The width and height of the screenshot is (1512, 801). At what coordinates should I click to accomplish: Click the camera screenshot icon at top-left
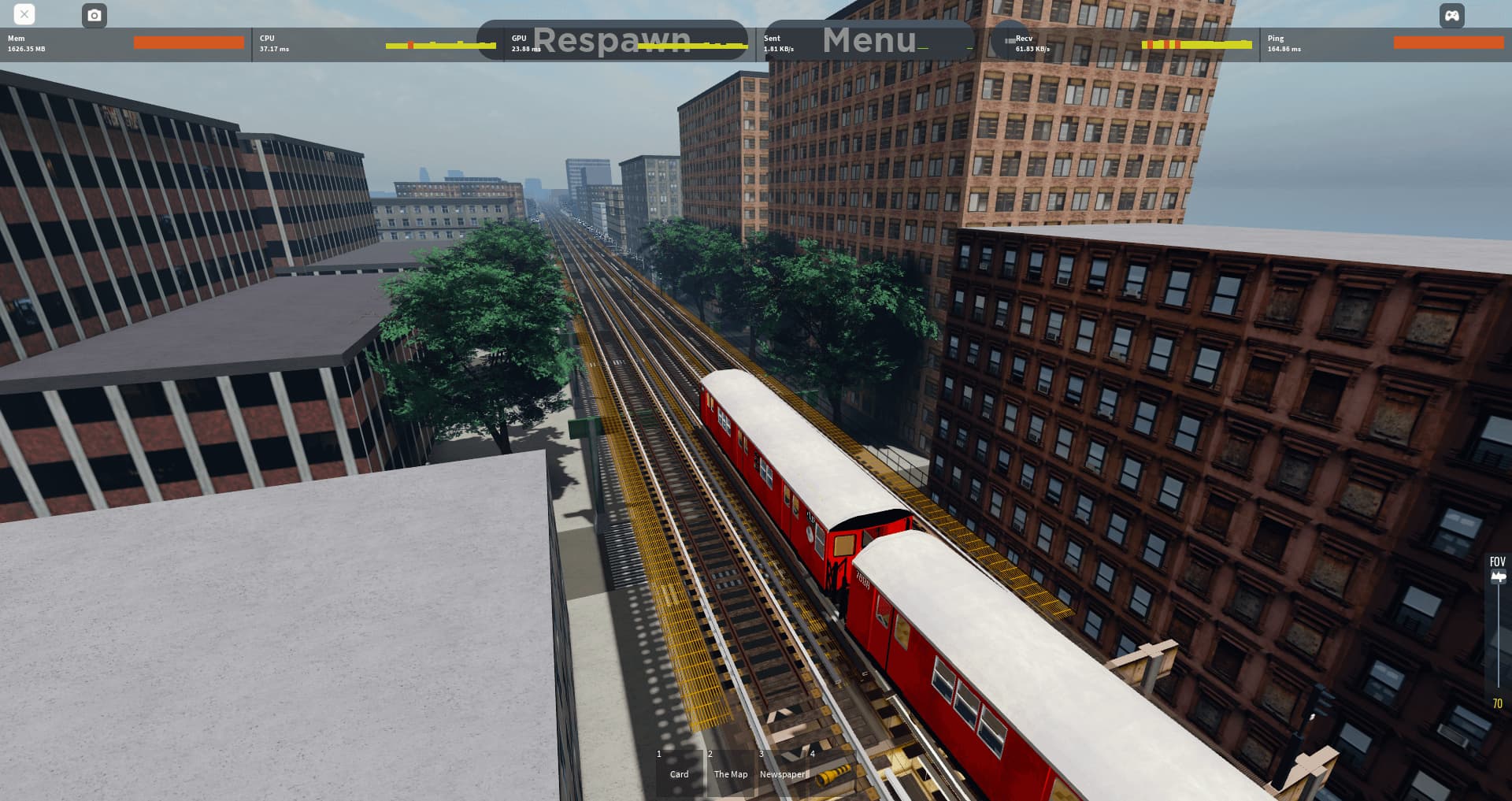click(x=94, y=15)
